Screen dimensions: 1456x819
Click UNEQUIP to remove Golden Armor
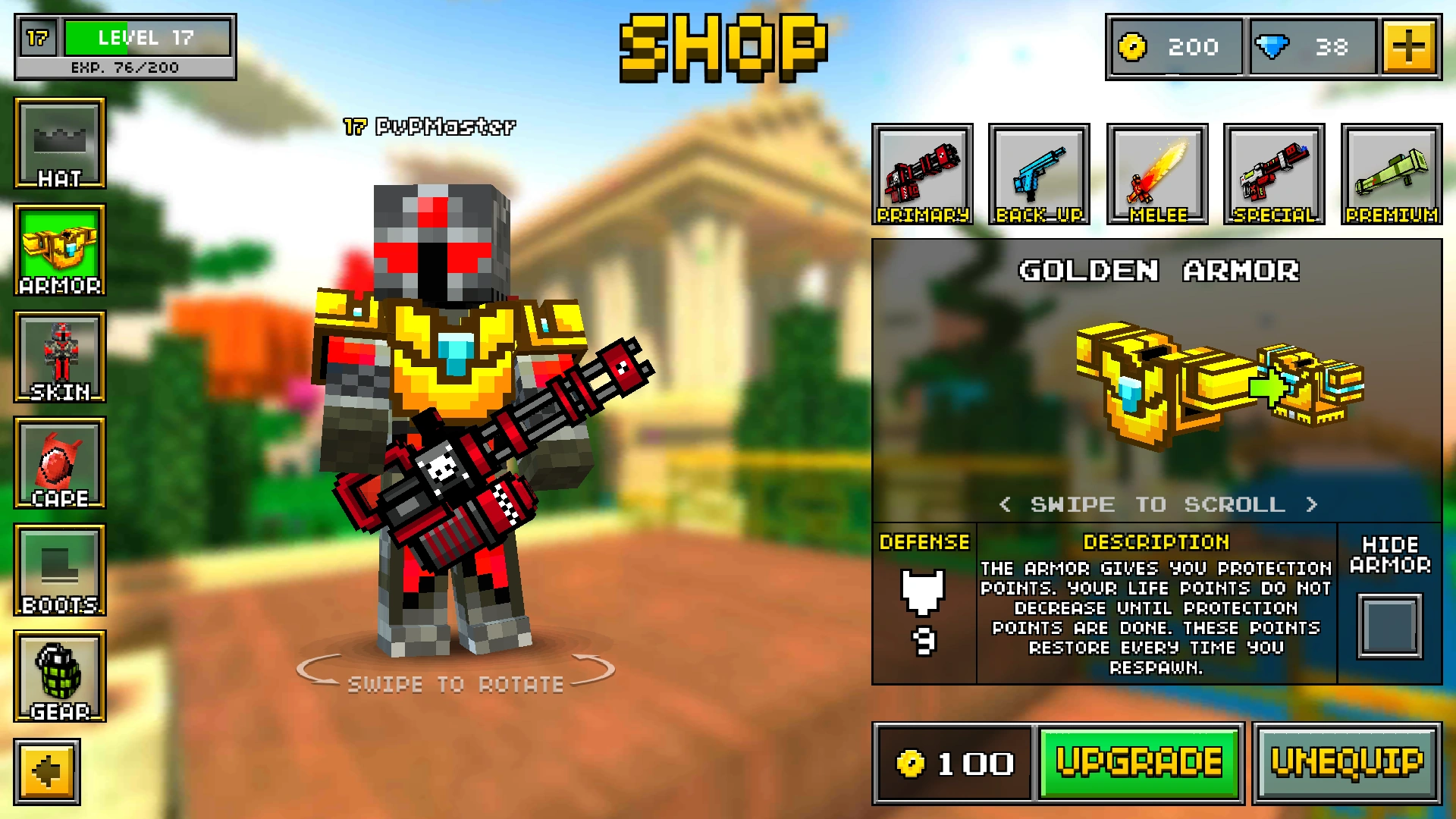pyautogui.click(x=1346, y=764)
